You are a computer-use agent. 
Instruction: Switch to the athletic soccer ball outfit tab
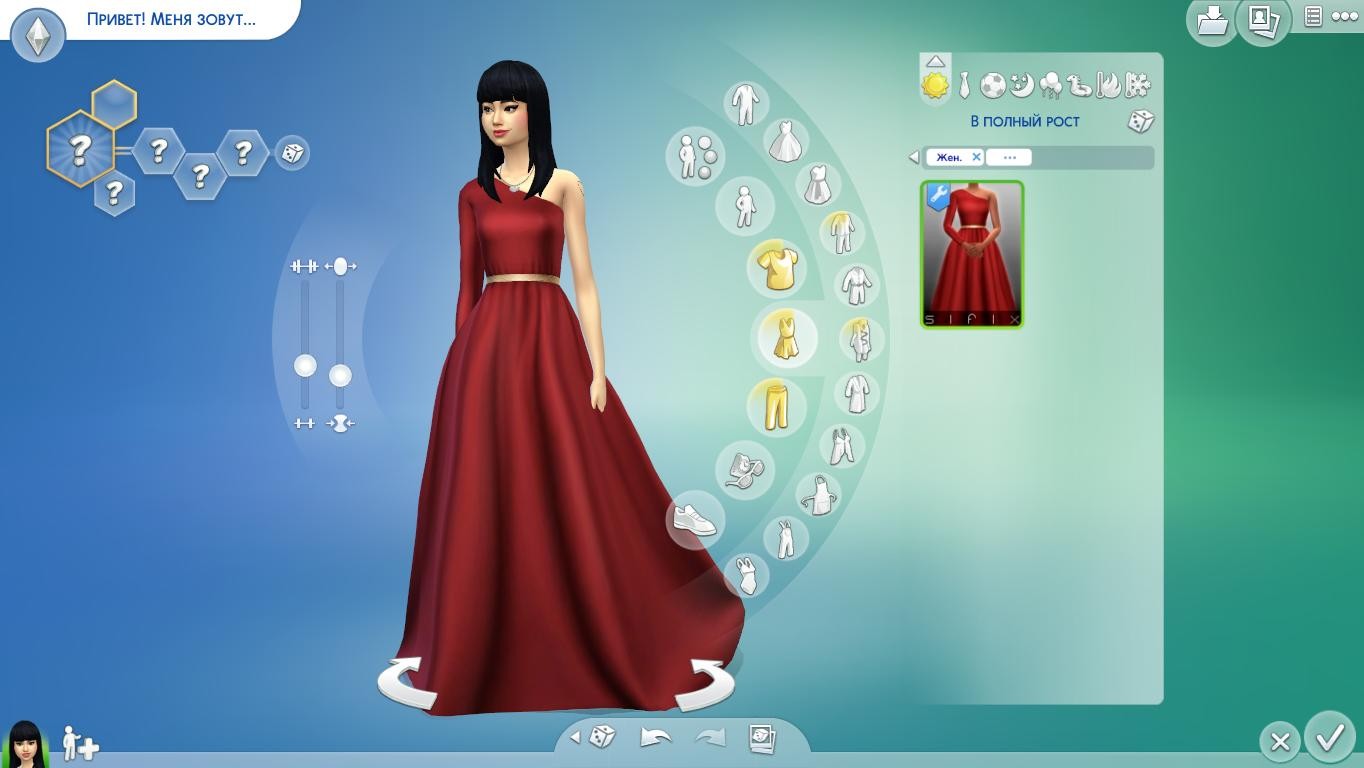tap(992, 86)
